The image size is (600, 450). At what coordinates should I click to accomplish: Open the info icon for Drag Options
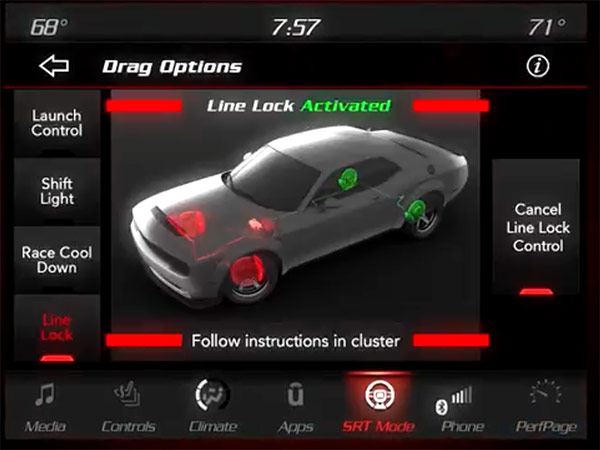pos(538,67)
